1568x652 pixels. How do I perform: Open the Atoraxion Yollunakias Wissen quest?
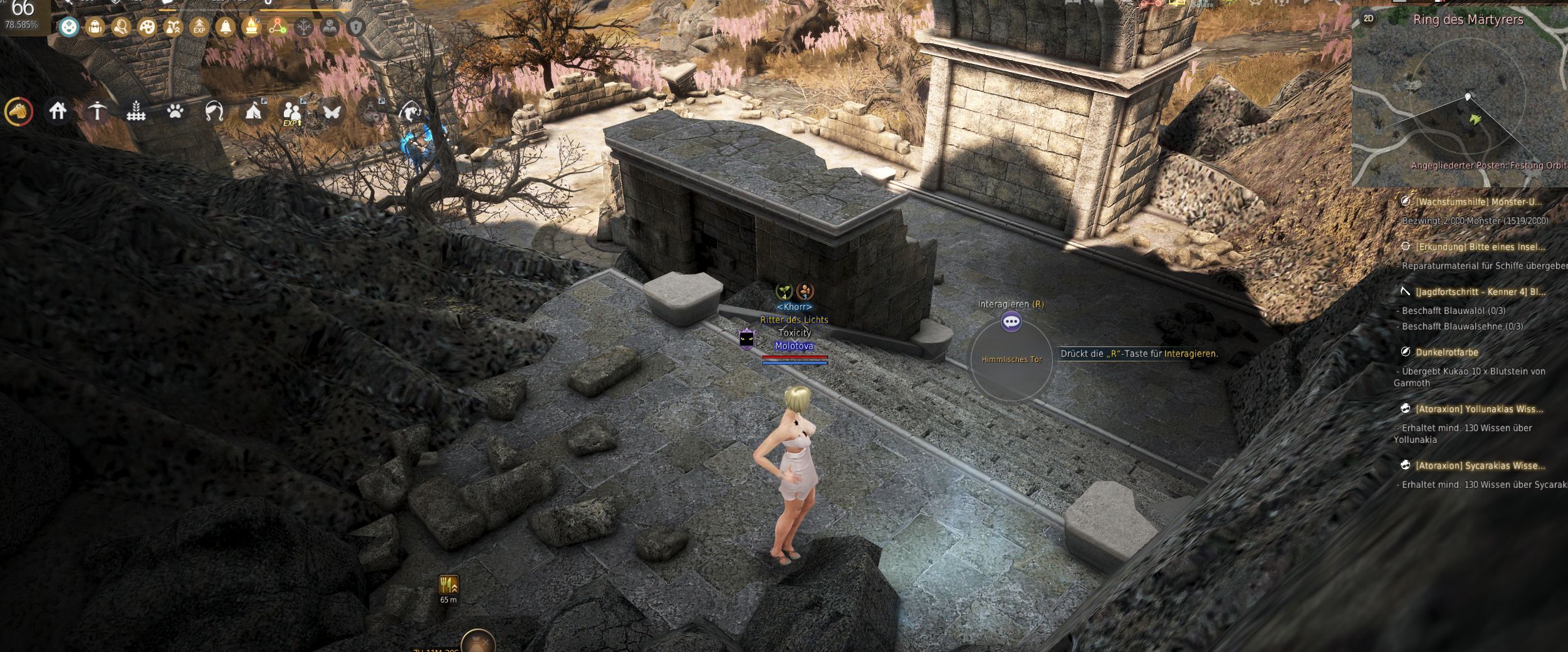1479,409
